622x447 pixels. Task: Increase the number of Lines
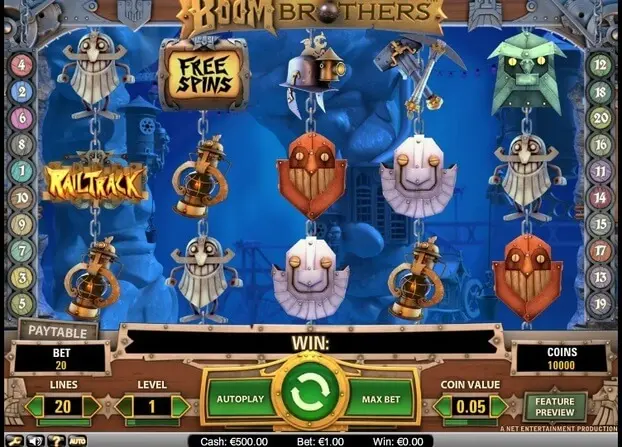coord(92,407)
